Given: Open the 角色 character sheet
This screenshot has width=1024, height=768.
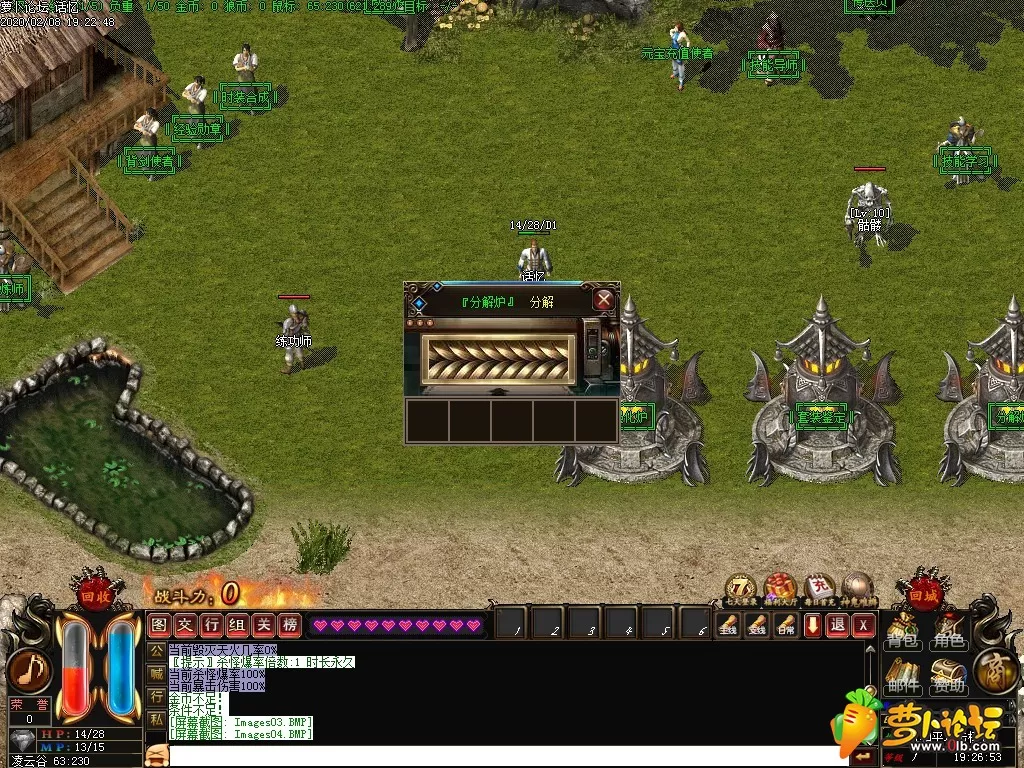Looking at the screenshot, I should click(x=948, y=633).
